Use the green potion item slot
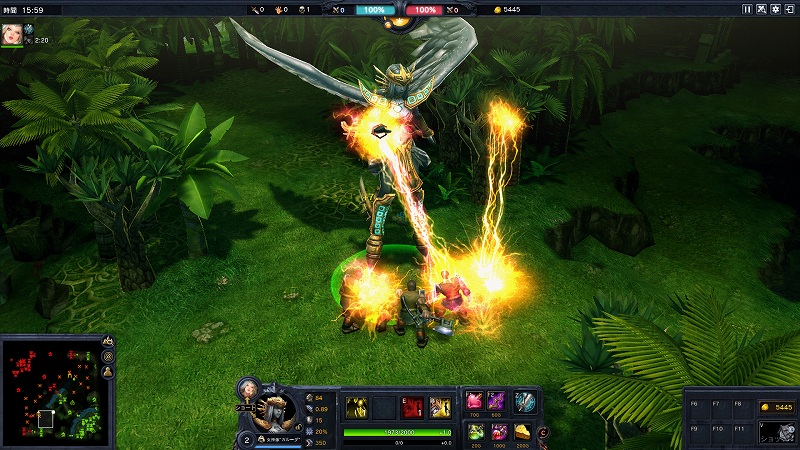This screenshot has width=800, height=450. coord(474,431)
